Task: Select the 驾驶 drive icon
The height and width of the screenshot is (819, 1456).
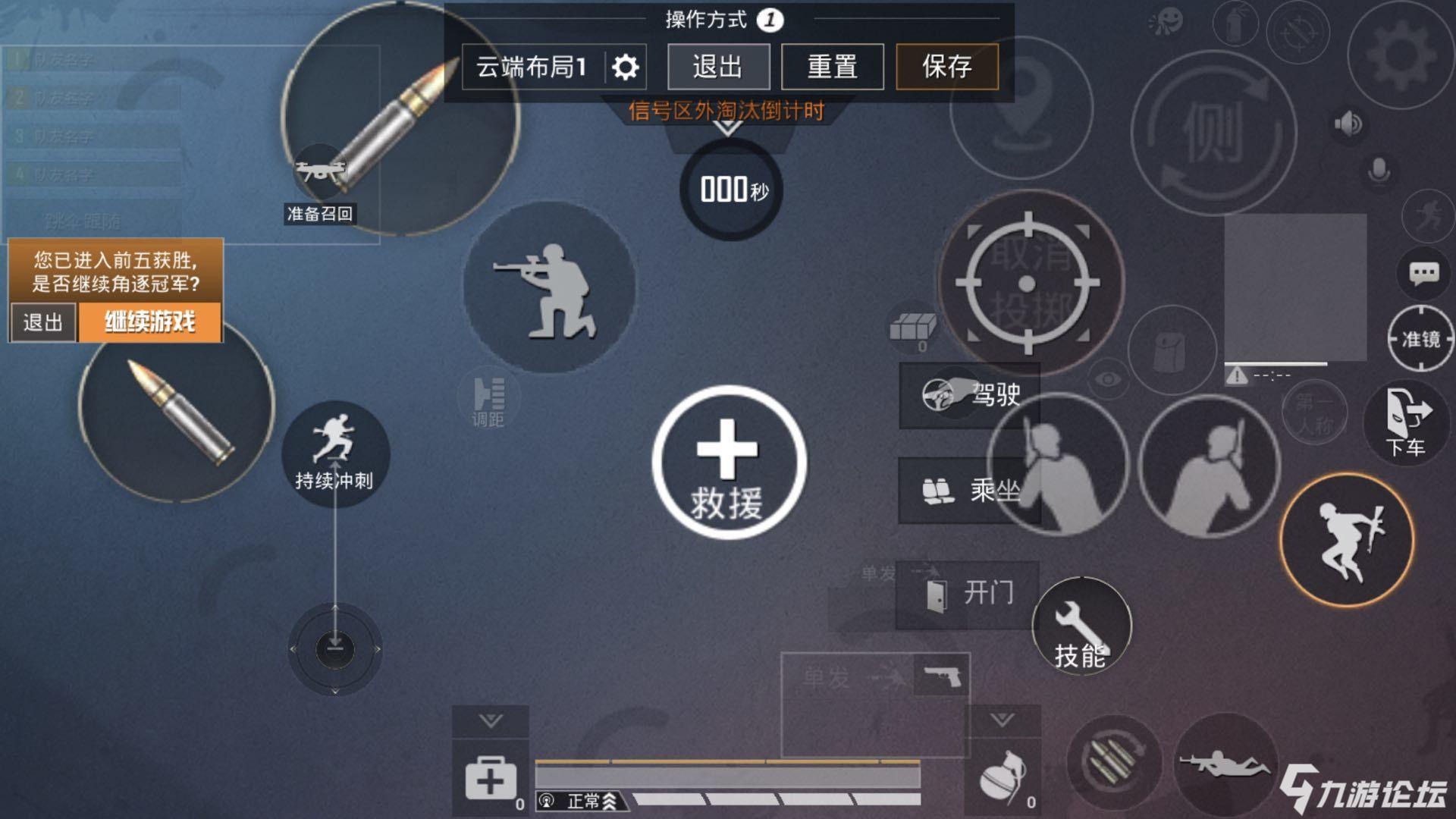Action: pos(968,394)
